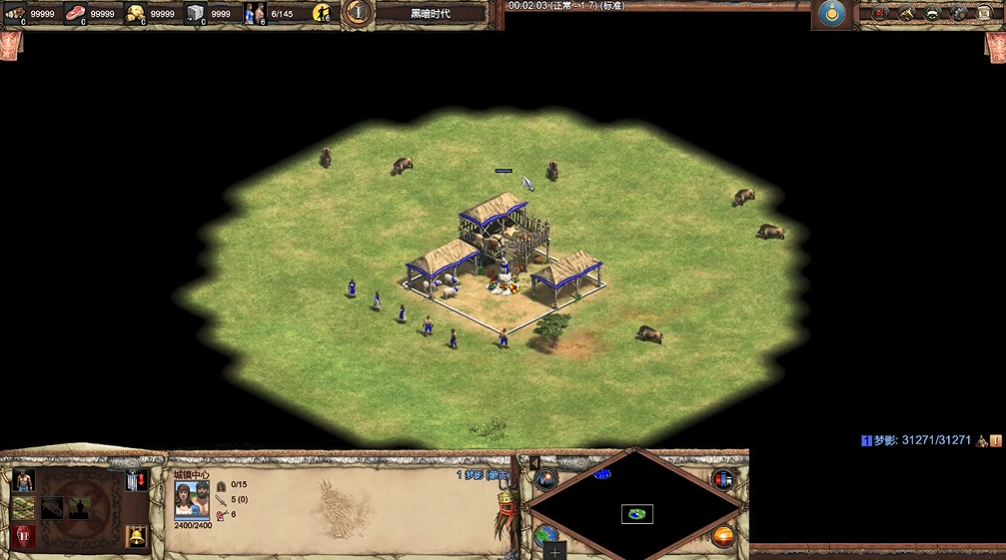The image size is (1006, 560).
Task: Open the objectives checkmark button
Action: [880, 13]
